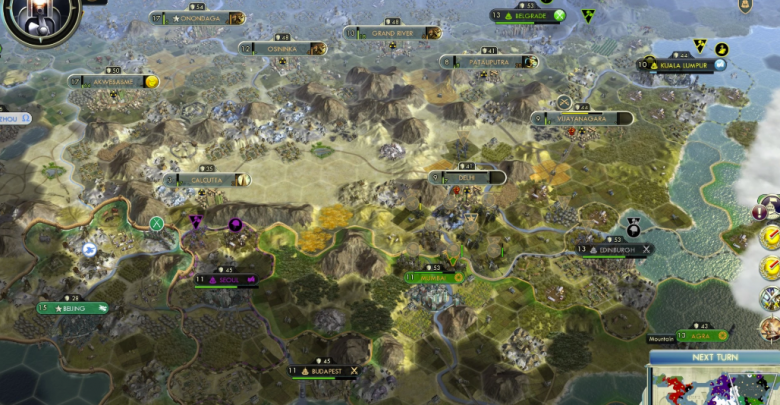Viewport: 780px width, 405px height.
Task: Choose the Calcutta city banner
Action: point(207,180)
